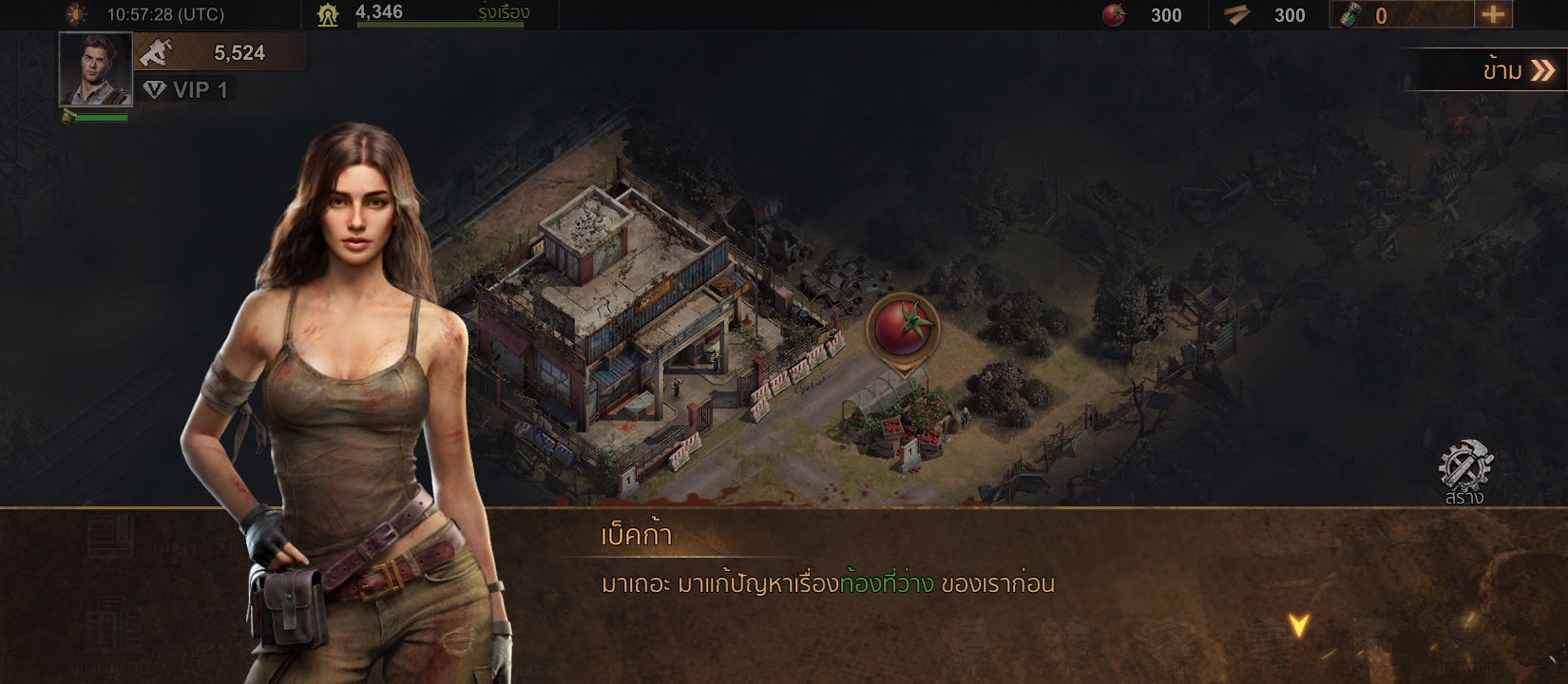Select the tomato food resource counter

pyautogui.click(x=1143, y=15)
